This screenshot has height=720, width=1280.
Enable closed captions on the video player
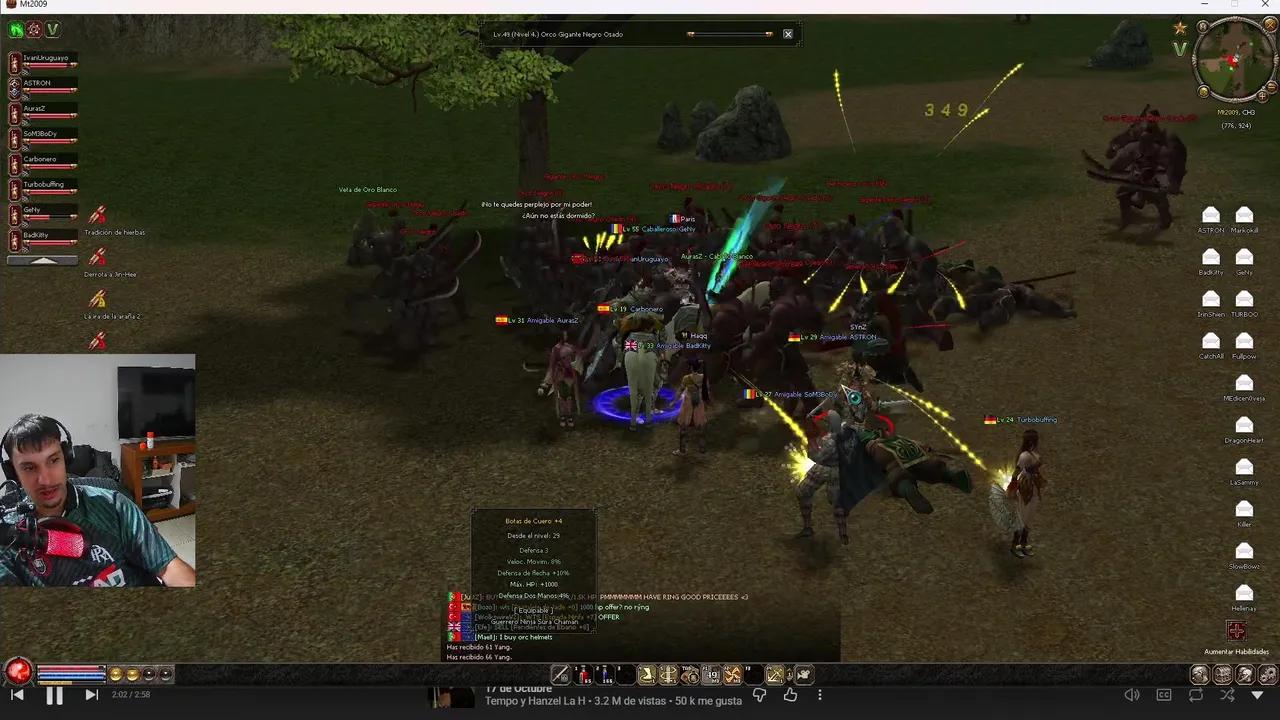(x=1163, y=695)
